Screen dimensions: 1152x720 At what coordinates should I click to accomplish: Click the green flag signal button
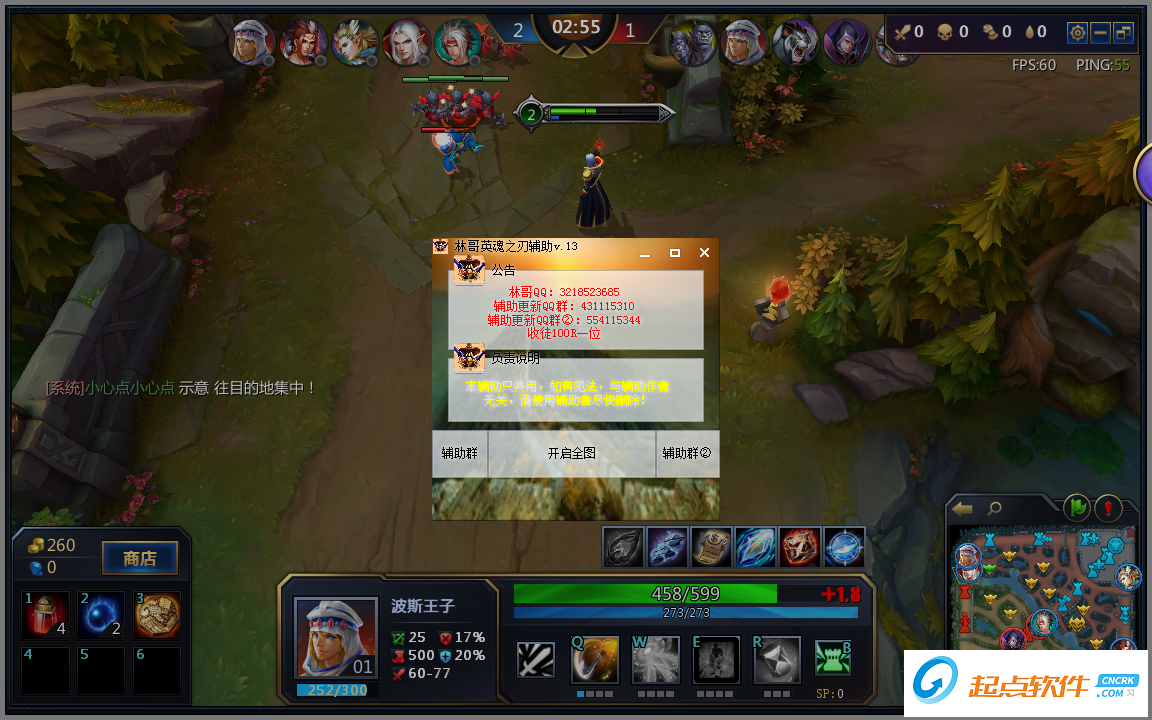[1076, 508]
